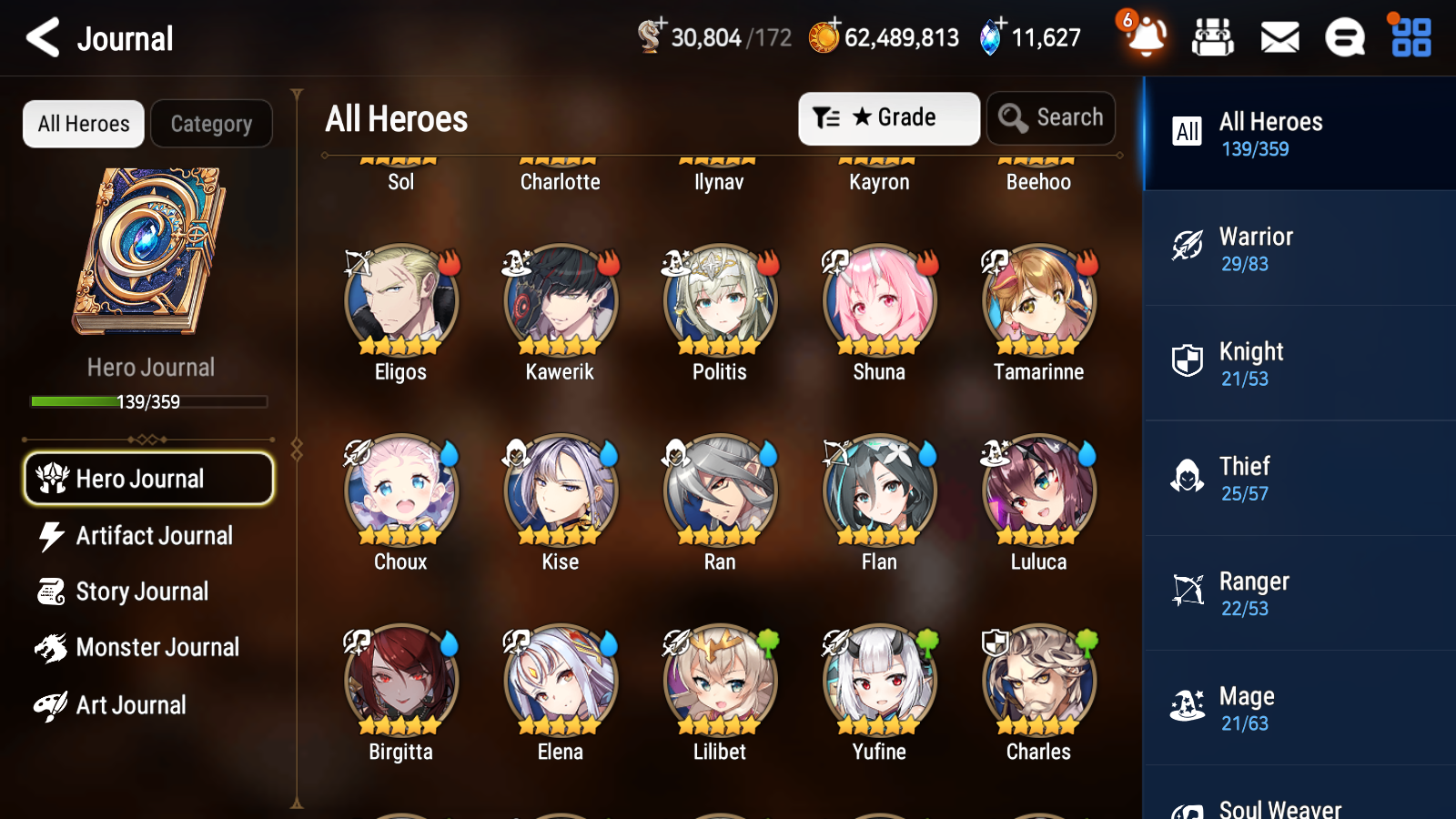Viewport: 1456px width, 819px height.
Task: Open the chat bubble icon
Action: 1344,37
